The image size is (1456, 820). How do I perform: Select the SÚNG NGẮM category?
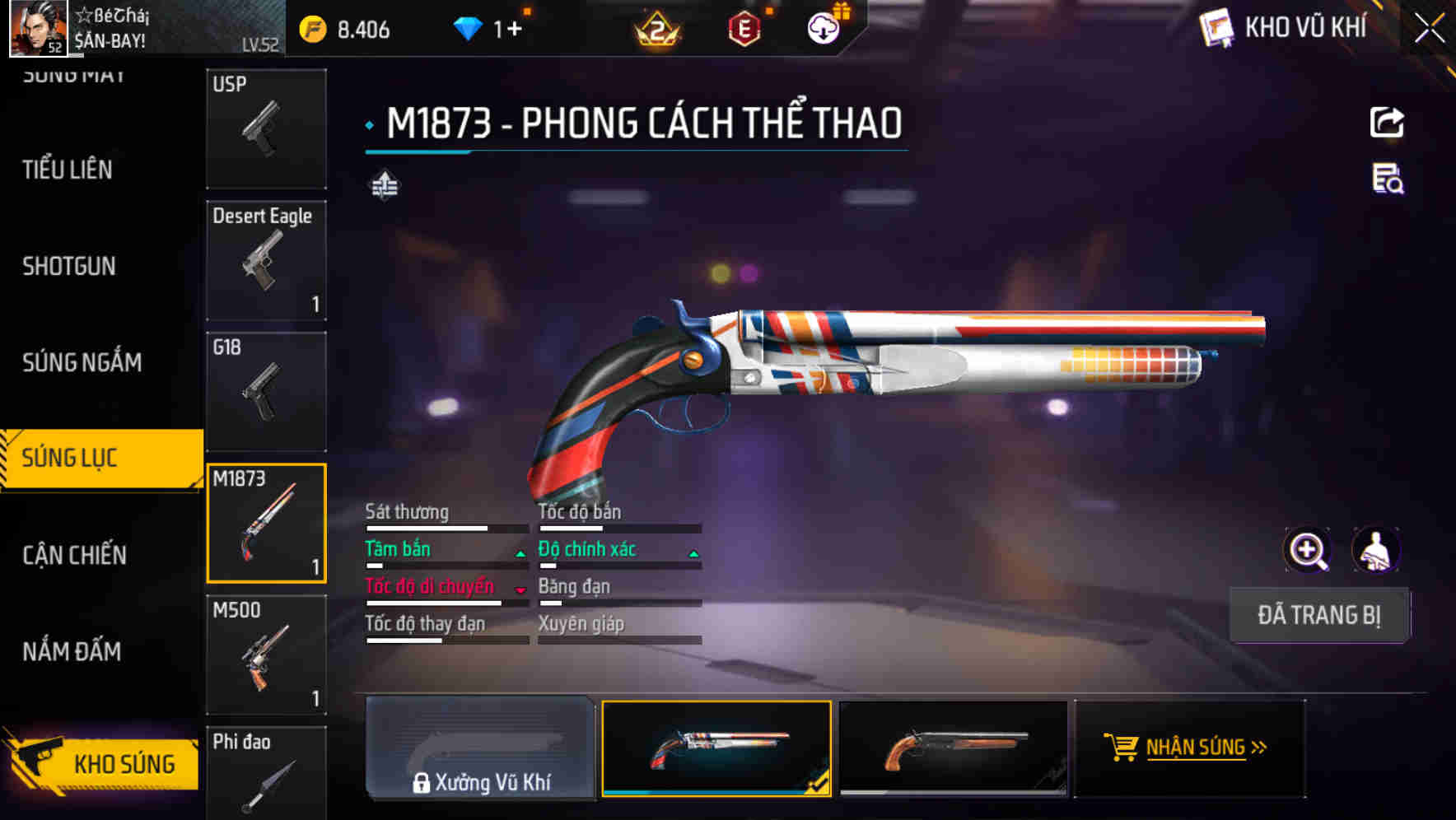[82, 362]
